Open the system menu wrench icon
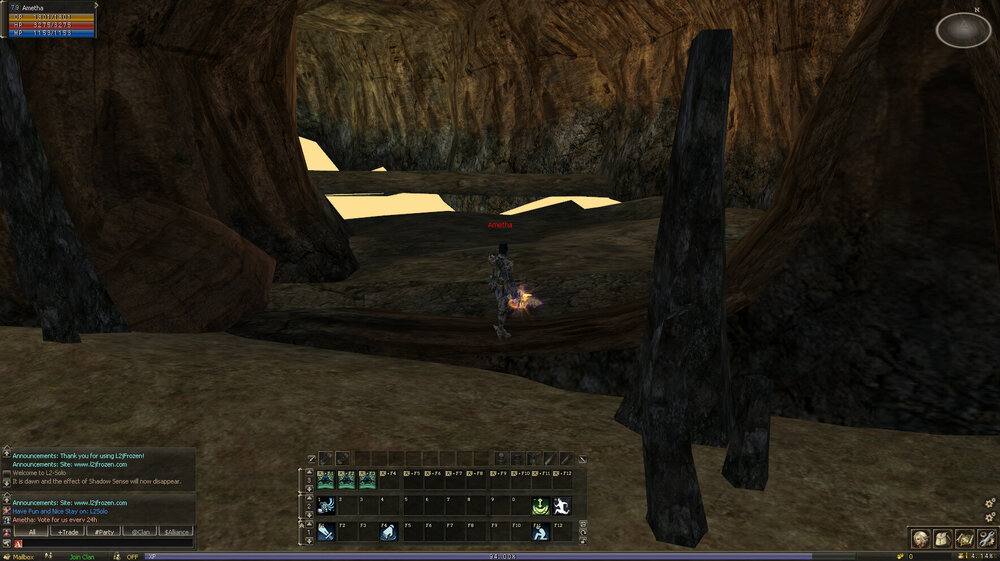The width and height of the screenshot is (1000, 561). click(x=986, y=539)
